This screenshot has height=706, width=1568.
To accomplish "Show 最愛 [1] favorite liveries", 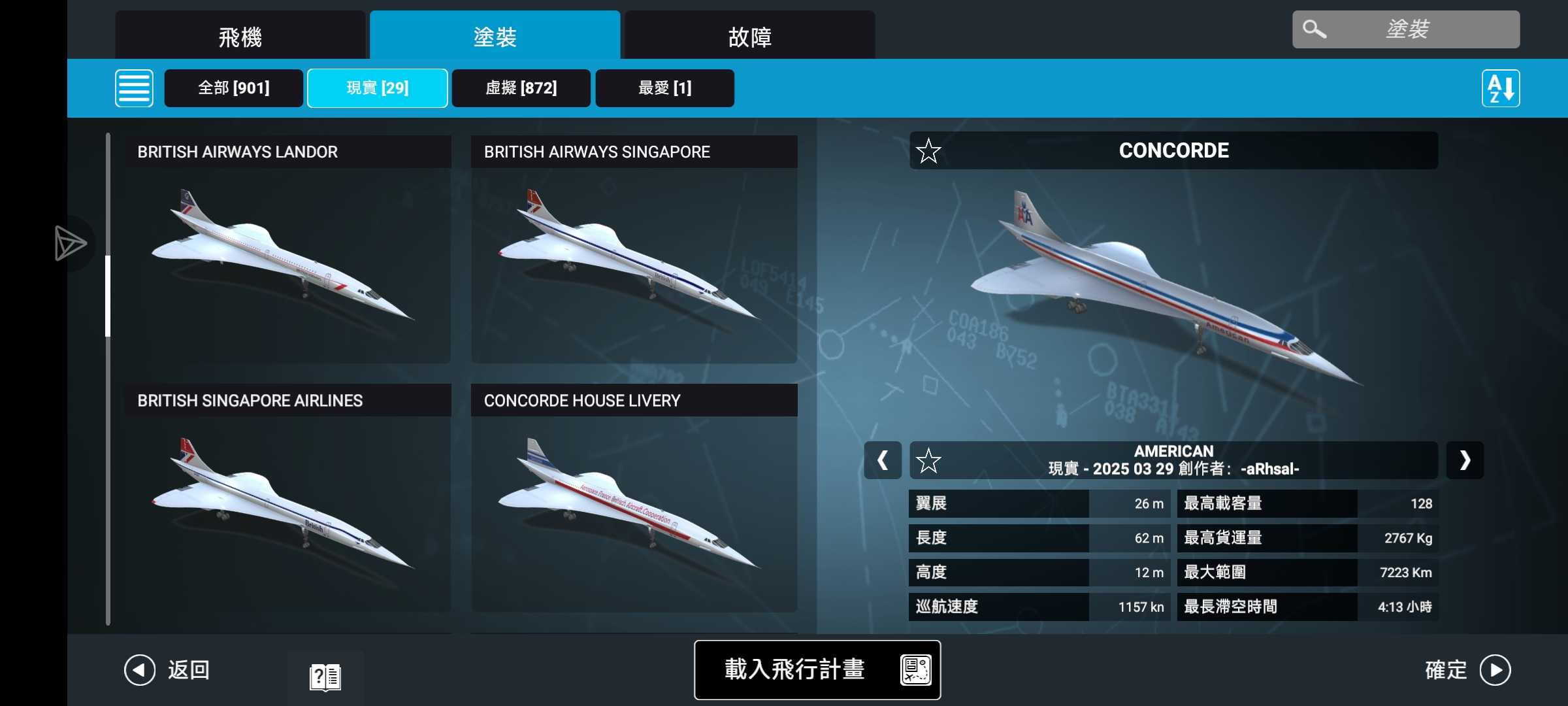I will (664, 88).
